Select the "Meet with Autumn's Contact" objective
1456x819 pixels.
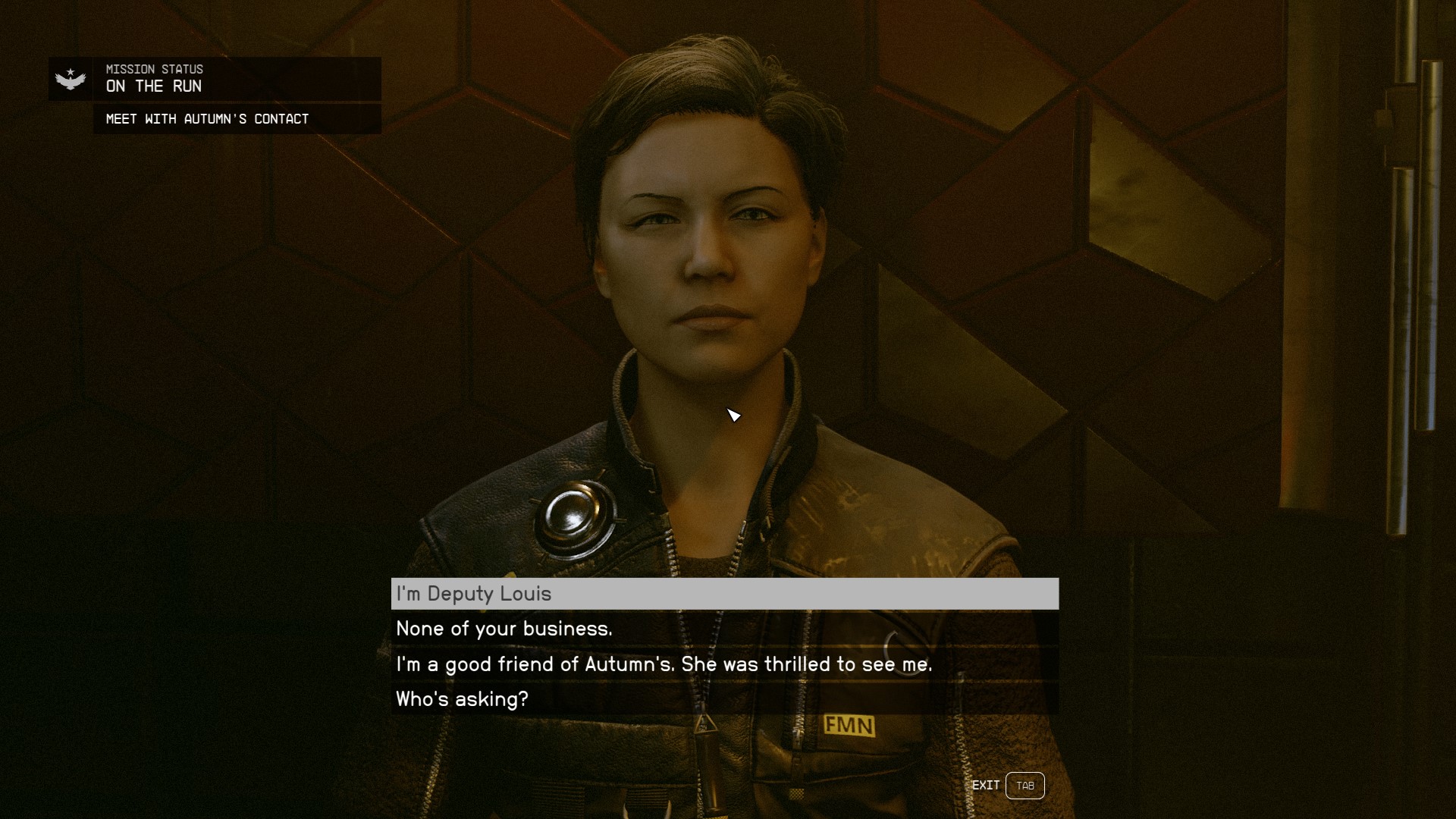237,119
